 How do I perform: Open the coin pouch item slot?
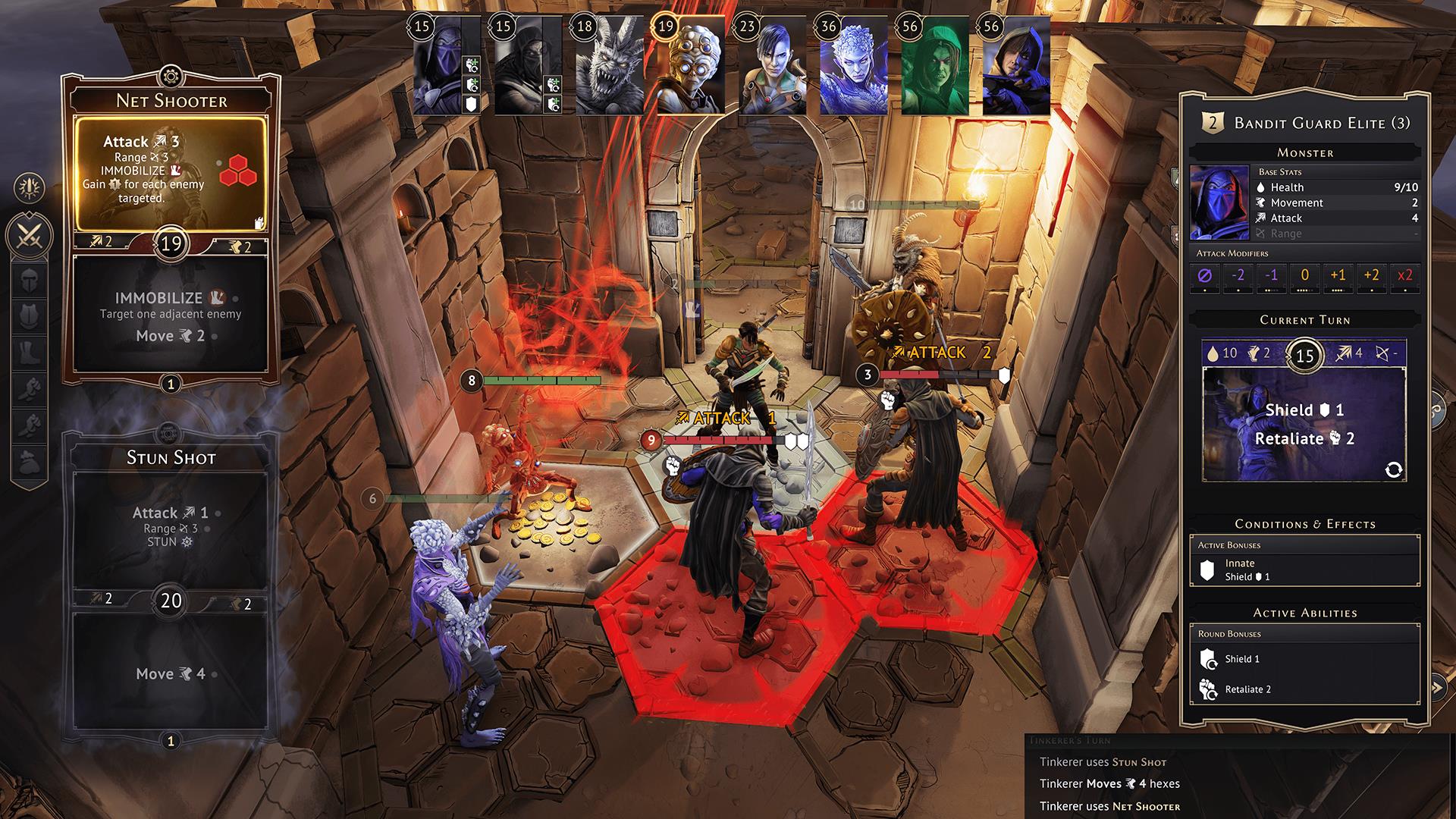[30, 462]
